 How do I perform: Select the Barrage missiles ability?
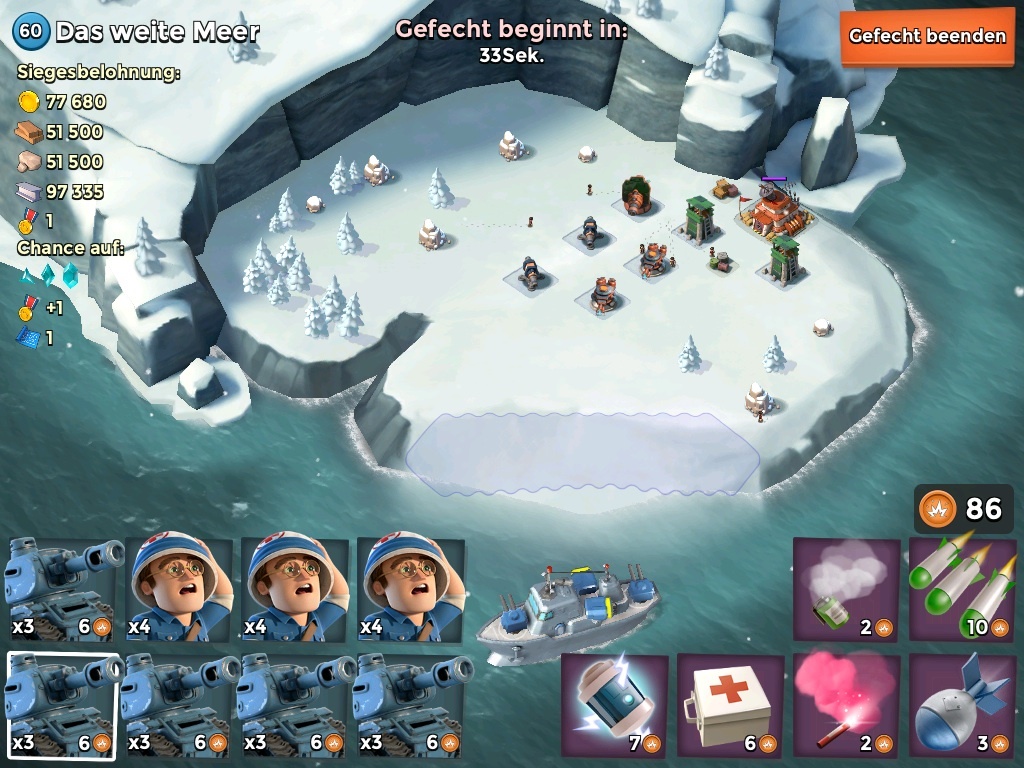pos(962,590)
